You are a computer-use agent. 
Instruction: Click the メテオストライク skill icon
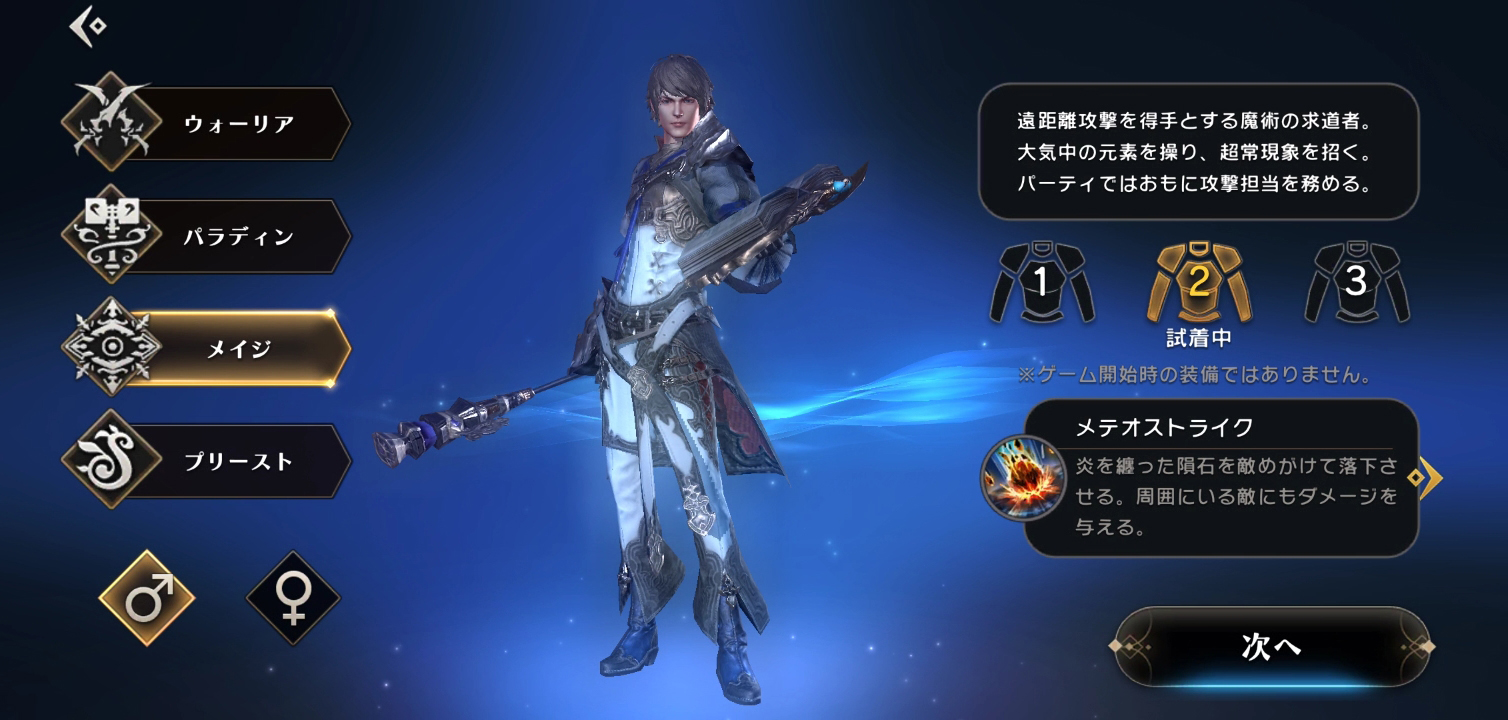pyautogui.click(x=1023, y=477)
